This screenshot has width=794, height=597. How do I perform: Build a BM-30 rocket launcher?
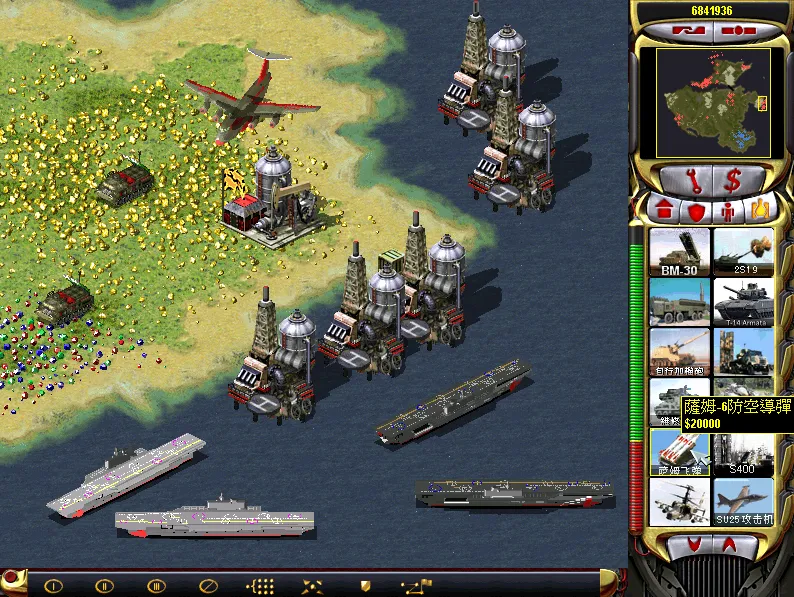(x=679, y=252)
